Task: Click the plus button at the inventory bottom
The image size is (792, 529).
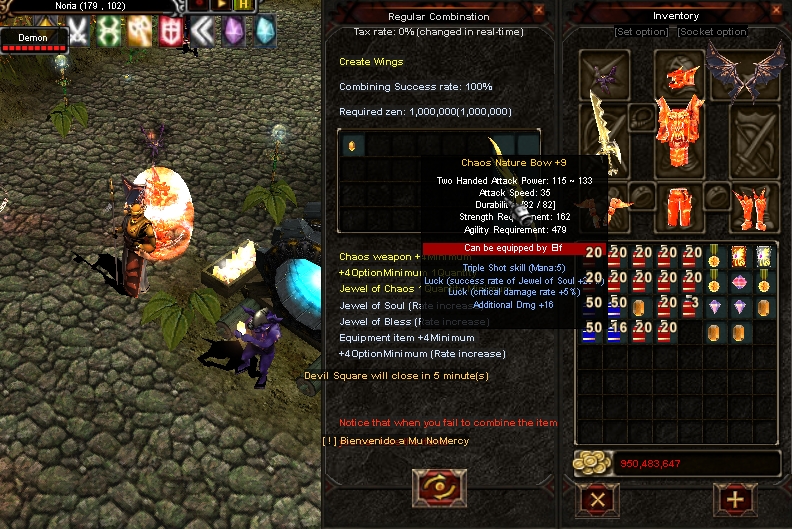Action: 734,498
